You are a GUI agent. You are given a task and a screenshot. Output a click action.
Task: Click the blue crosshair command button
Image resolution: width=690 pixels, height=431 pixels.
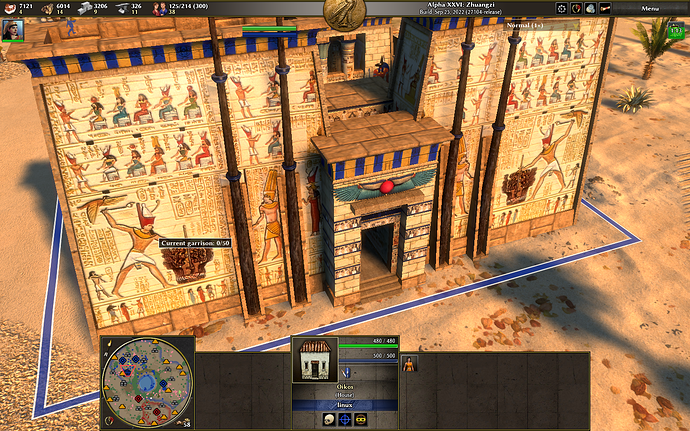[343, 419]
